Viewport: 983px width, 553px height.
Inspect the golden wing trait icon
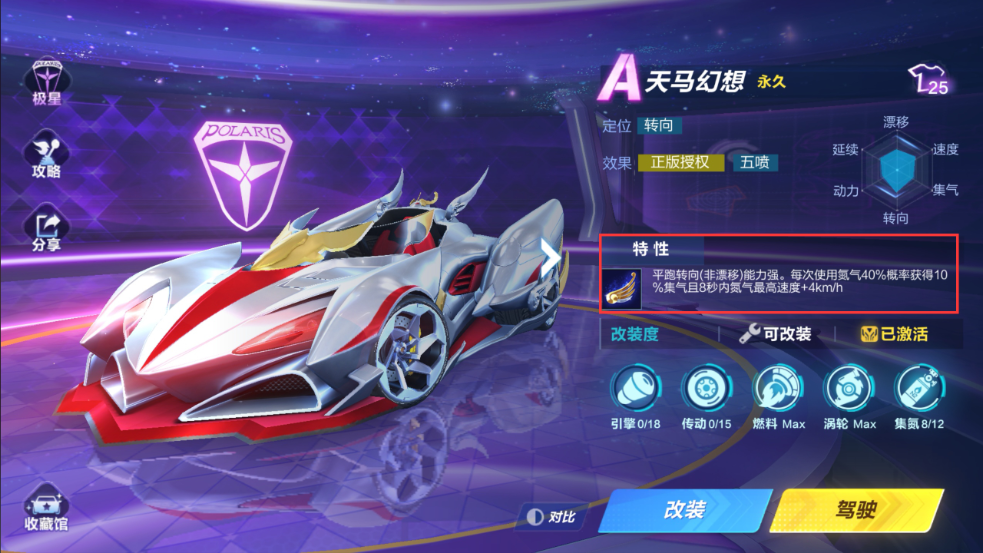(622, 286)
